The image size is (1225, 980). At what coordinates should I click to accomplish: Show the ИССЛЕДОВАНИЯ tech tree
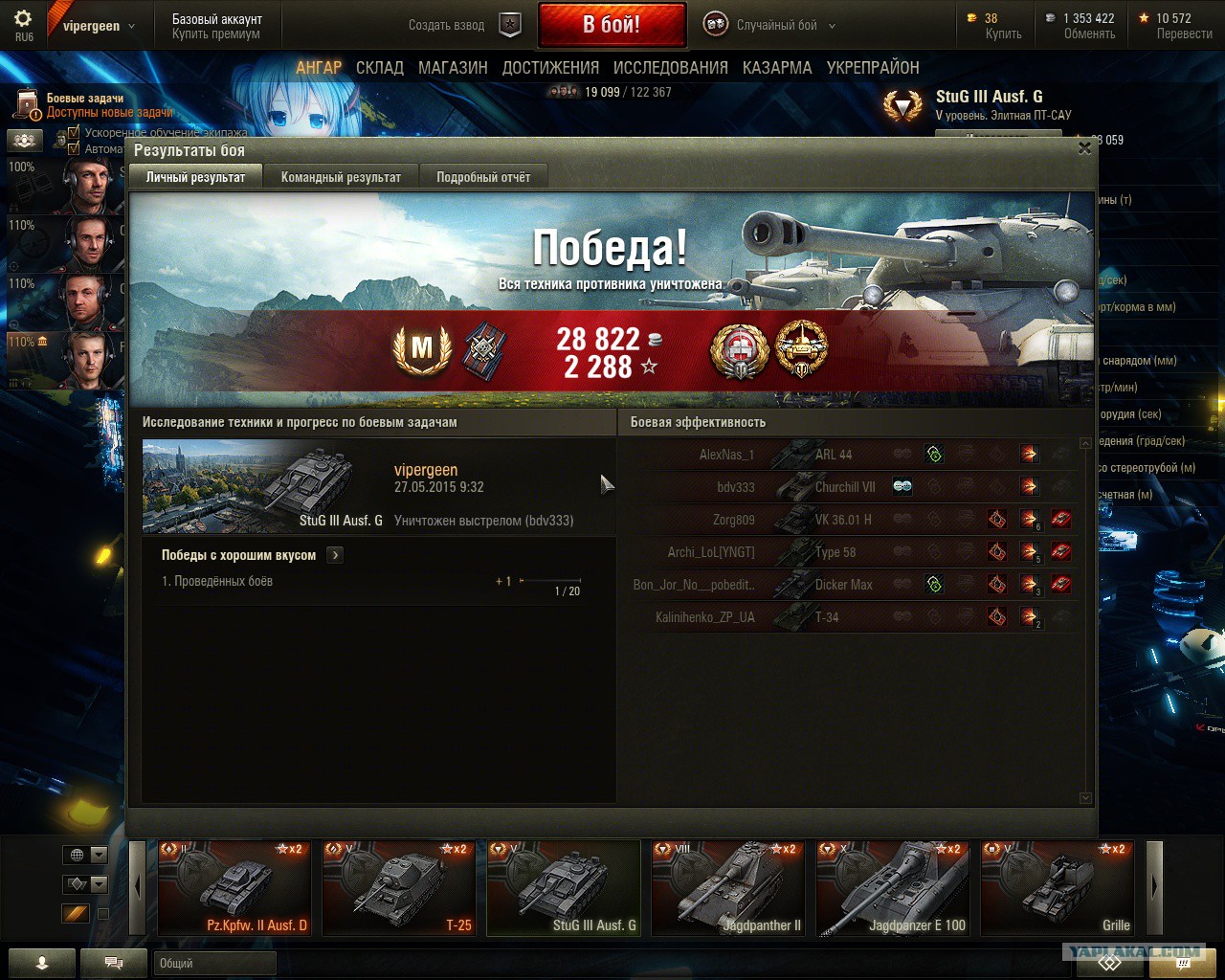[670, 68]
